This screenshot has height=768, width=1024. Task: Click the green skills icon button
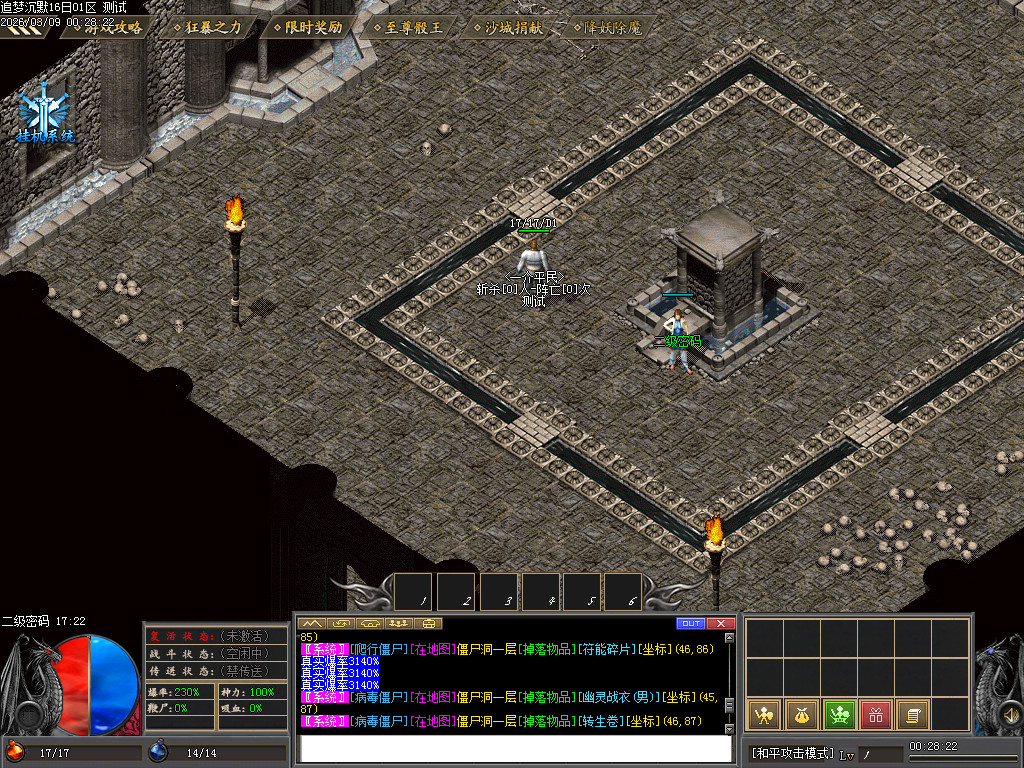(x=838, y=714)
